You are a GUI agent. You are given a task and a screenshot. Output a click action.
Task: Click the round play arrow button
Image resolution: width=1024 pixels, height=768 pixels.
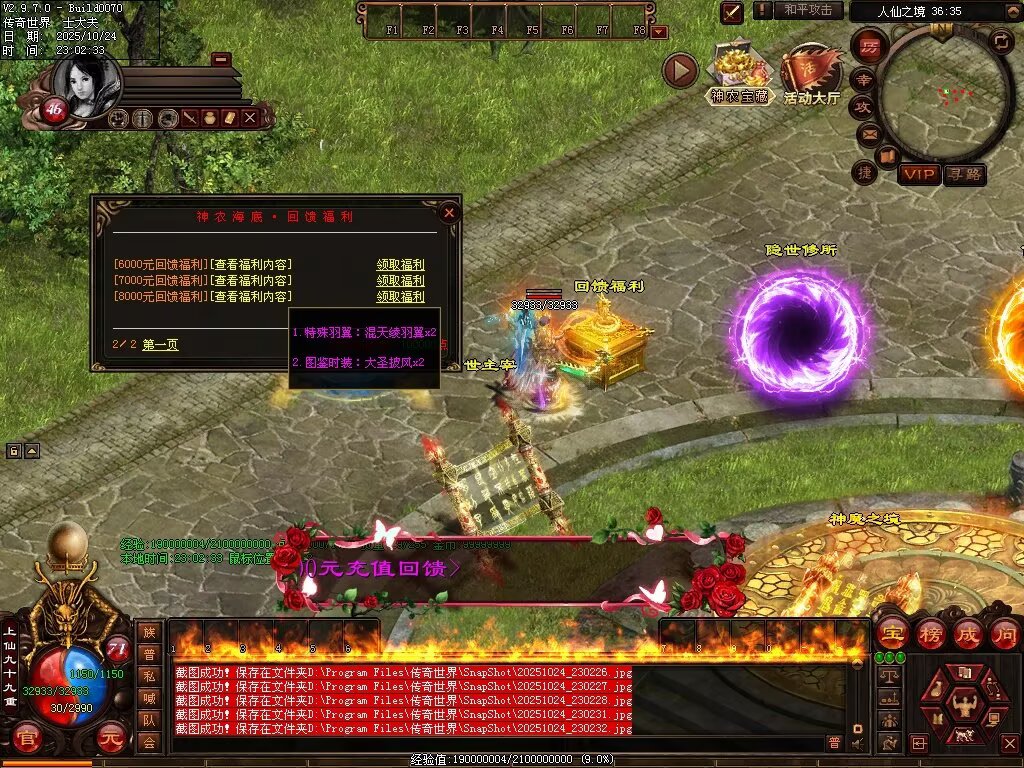(680, 71)
